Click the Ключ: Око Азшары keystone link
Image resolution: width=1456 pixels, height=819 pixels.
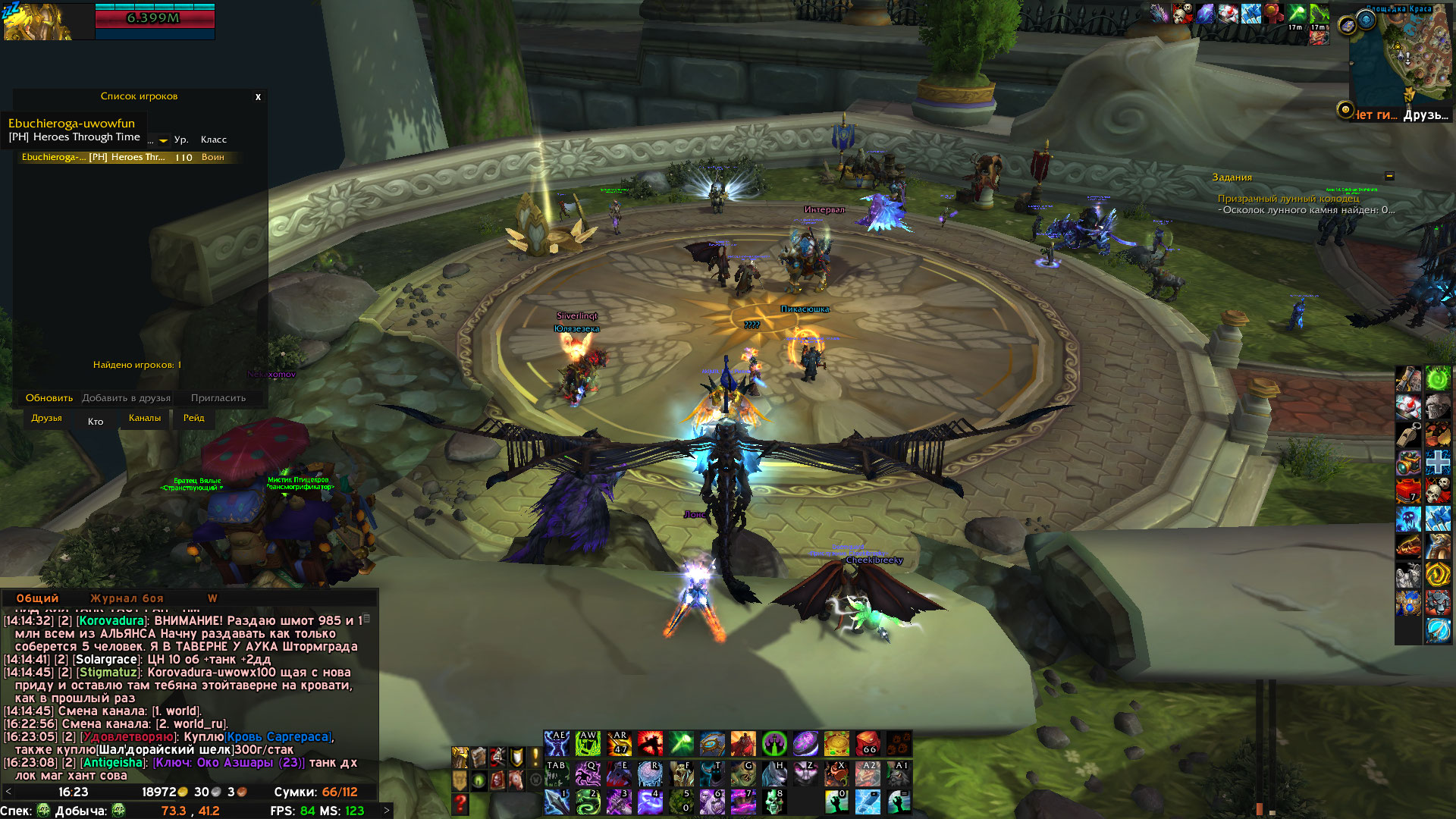[x=228, y=763]
